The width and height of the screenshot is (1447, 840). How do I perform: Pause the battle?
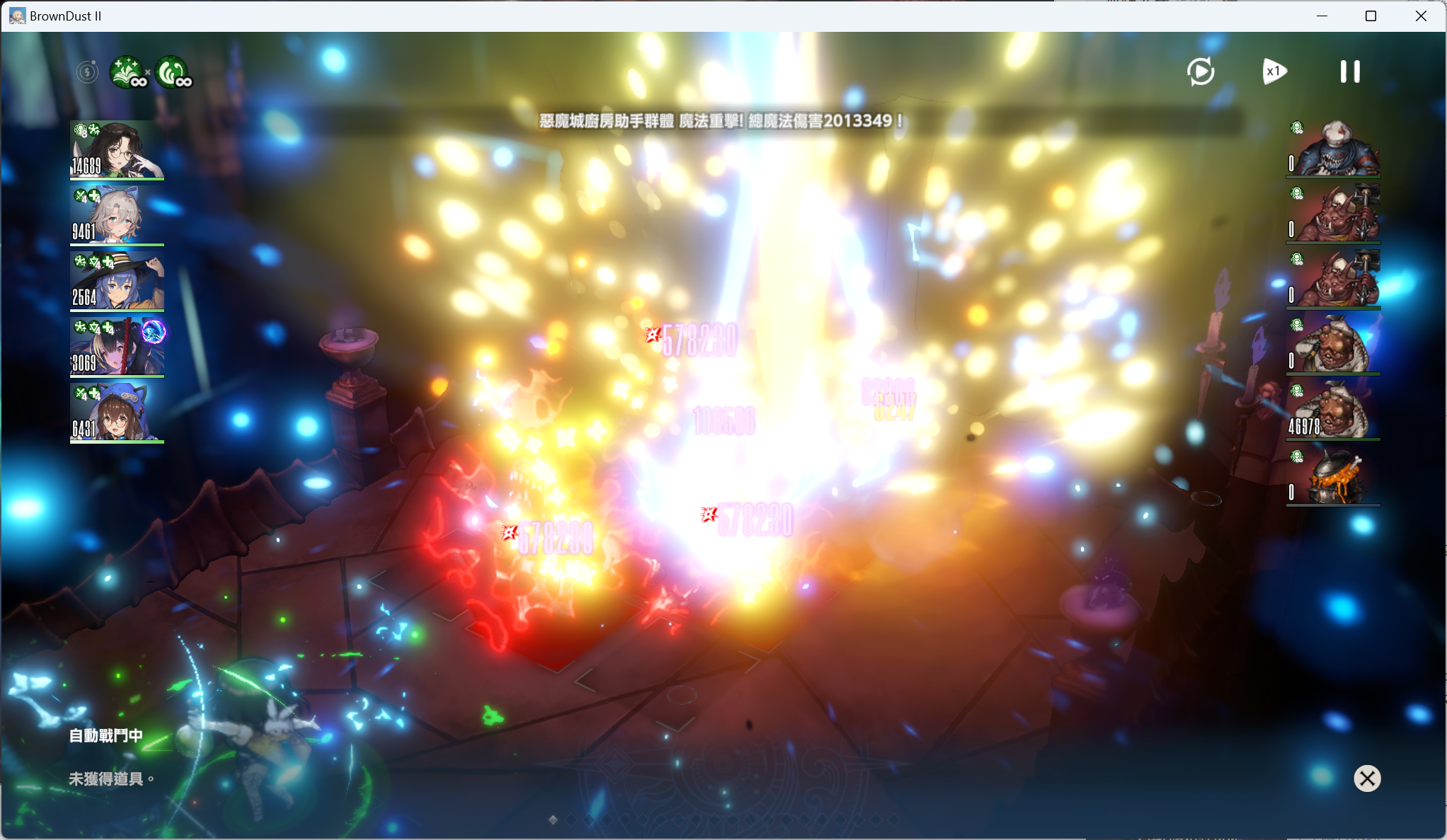1349,71
